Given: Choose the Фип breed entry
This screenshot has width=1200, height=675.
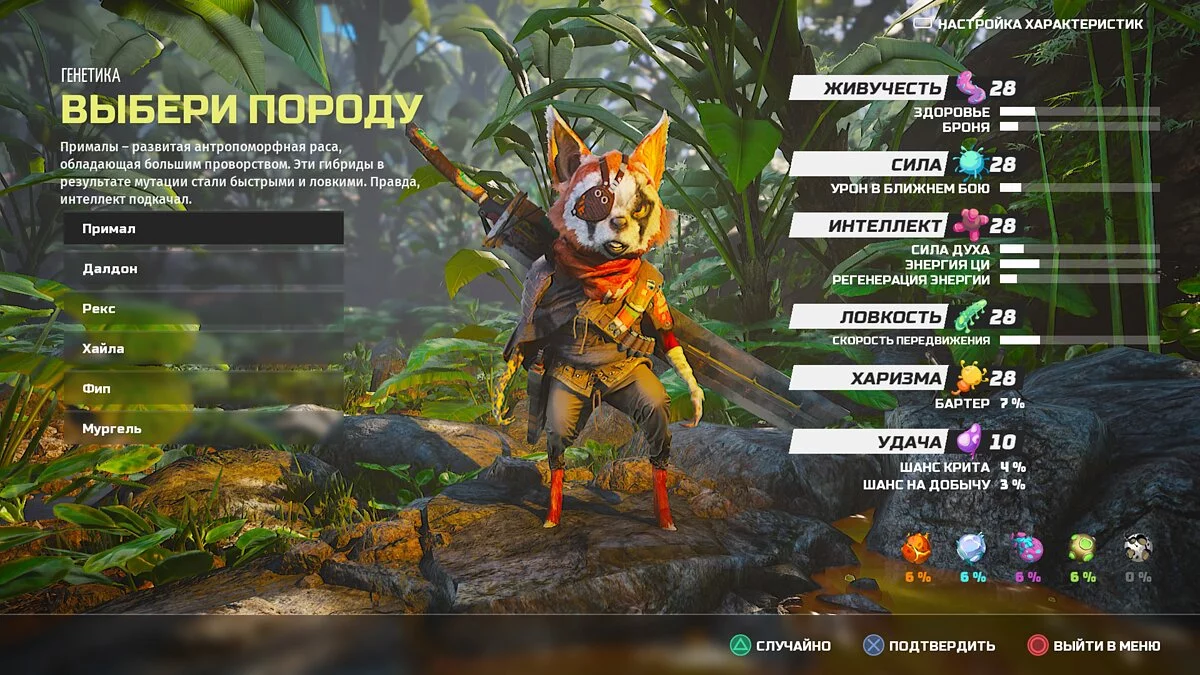Looking at the screenshot, I should point(203,388).
